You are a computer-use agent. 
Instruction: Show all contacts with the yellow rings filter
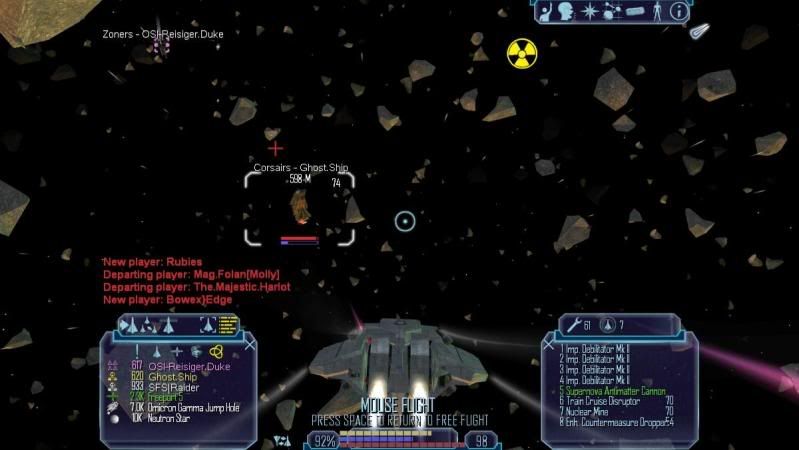pyautogui.click(x=214, y=351)
